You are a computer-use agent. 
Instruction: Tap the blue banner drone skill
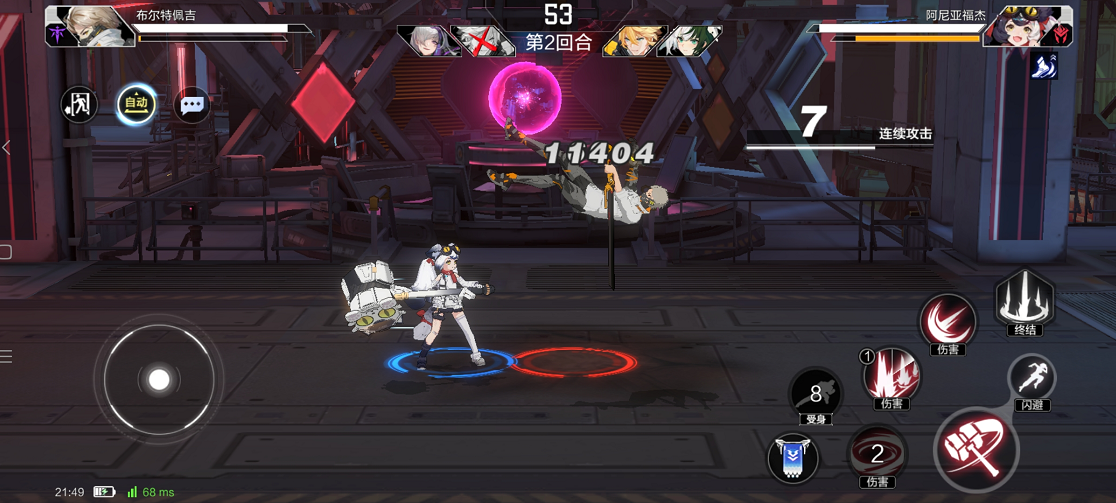point(793,458)
